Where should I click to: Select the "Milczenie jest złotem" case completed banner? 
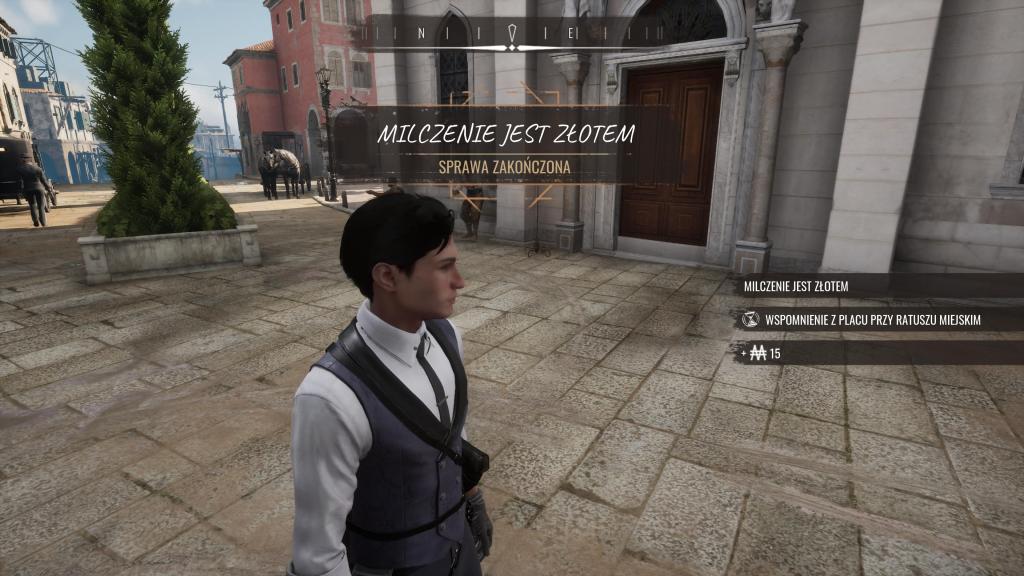click(x=505, y=145)
